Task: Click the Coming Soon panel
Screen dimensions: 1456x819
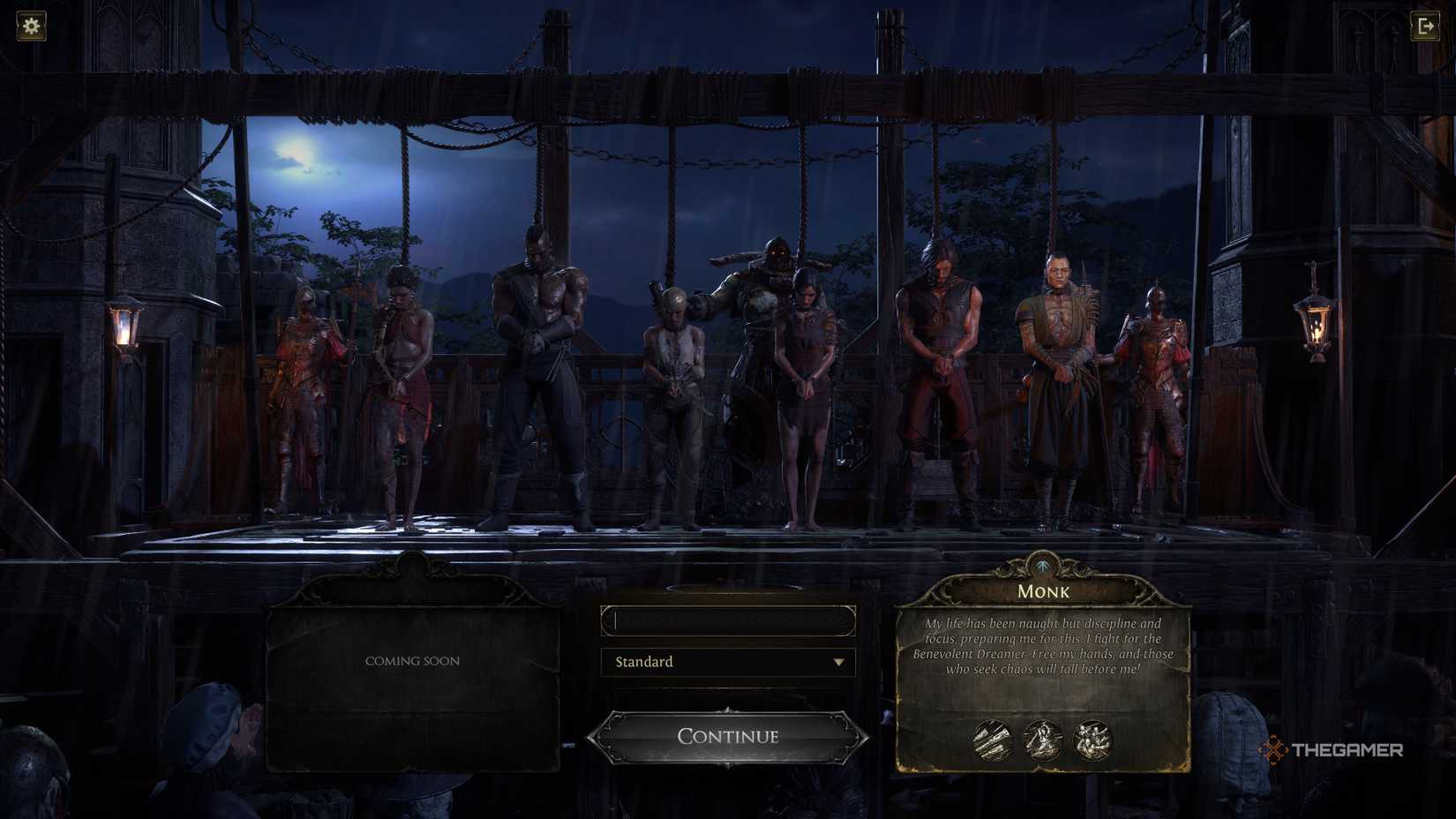Action: (x=412, y=660)
